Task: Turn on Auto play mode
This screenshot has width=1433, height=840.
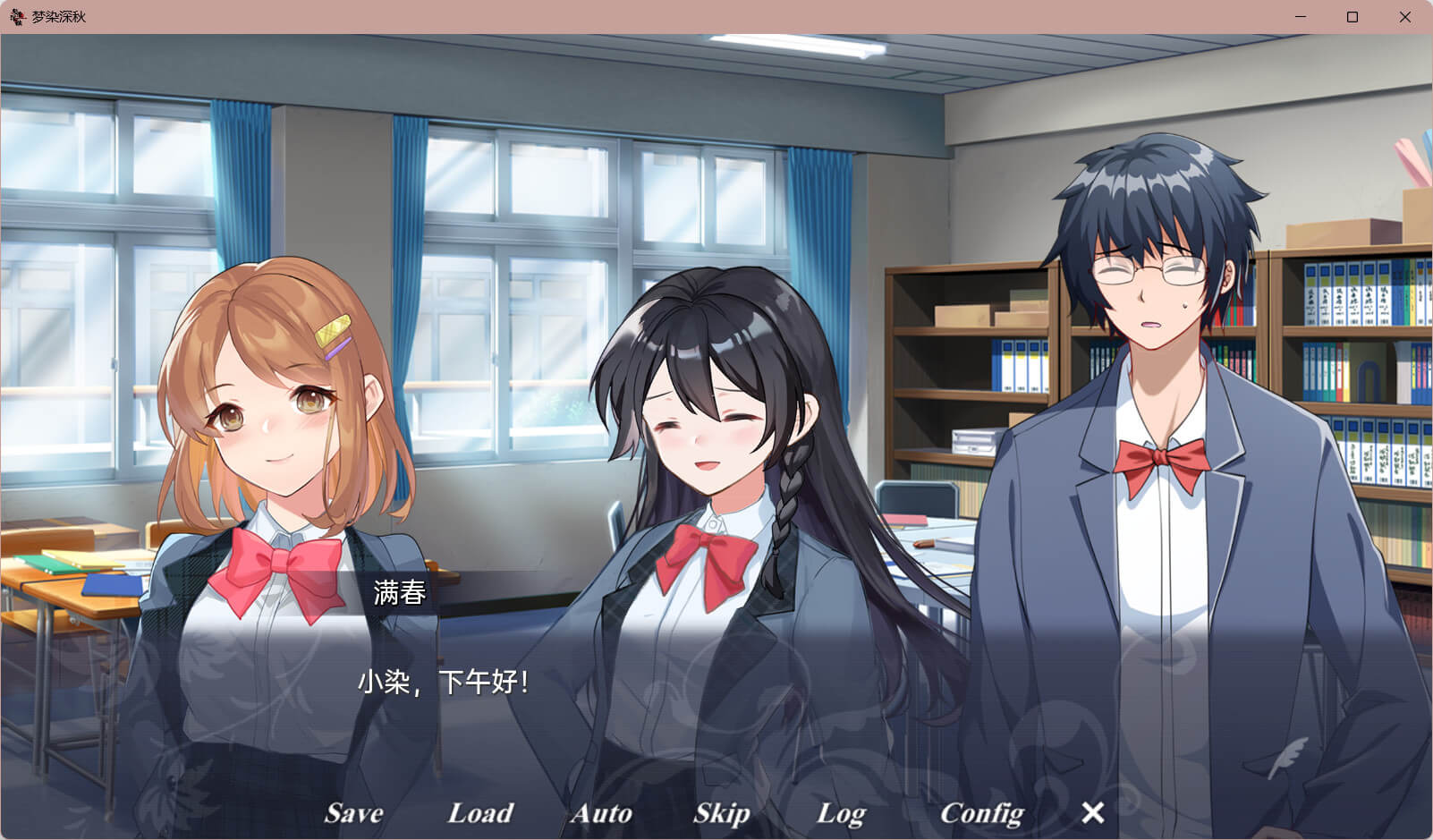Action: coord(601,812)
